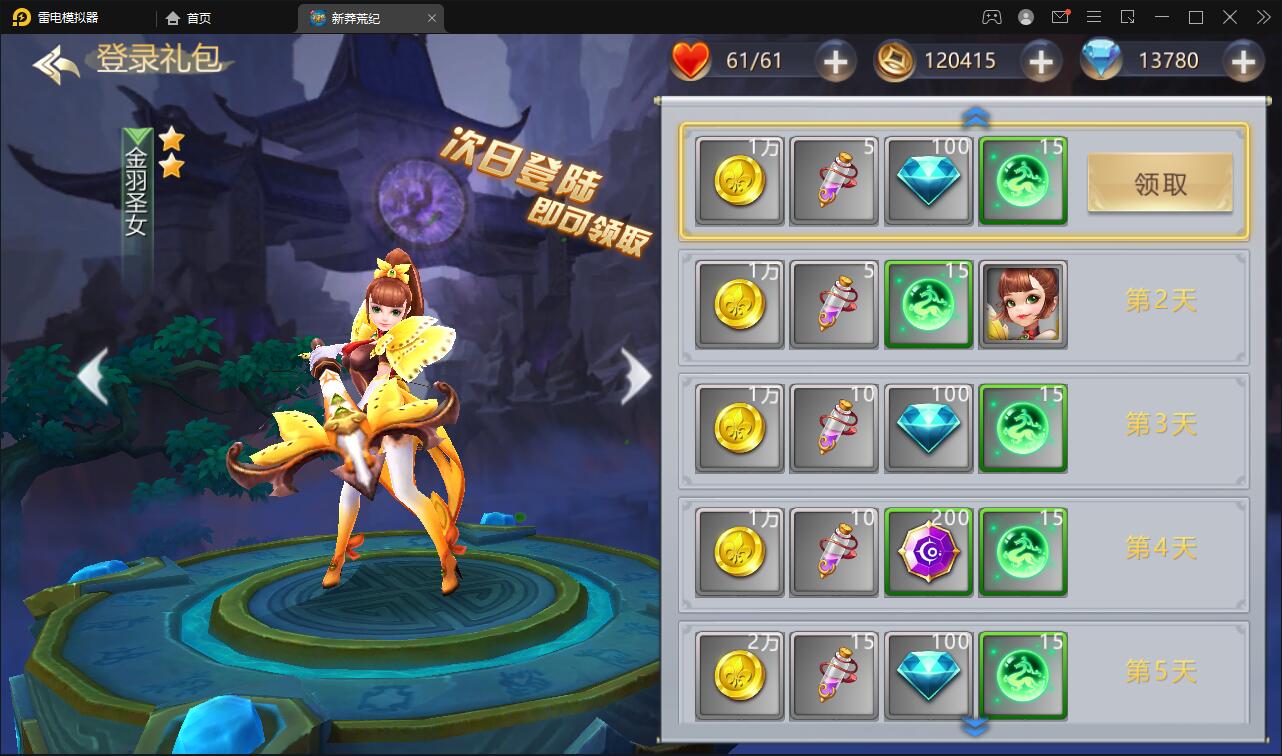Open the LDPlayer hamburger menu
This screenshot has width=1282, height=756.
[x=1094, y=17]
